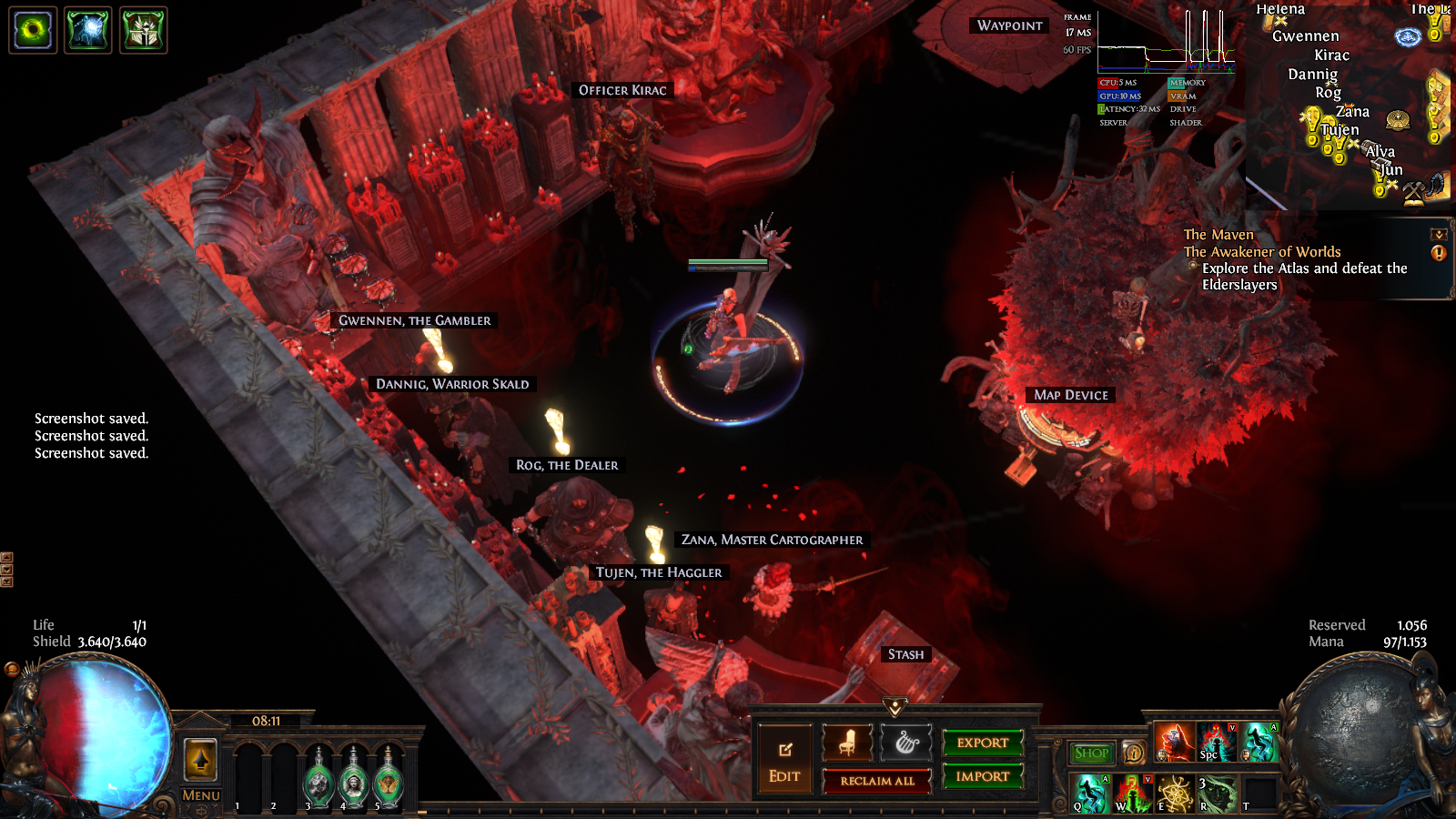Click the Edit hideout button

point(784,760)
